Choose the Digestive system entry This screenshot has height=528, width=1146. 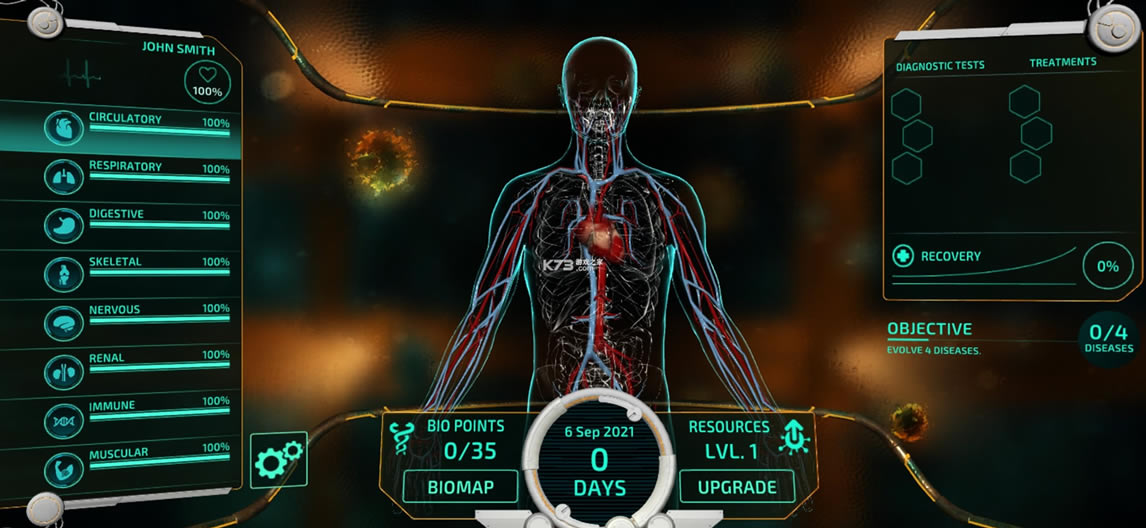tap(140, 222)
